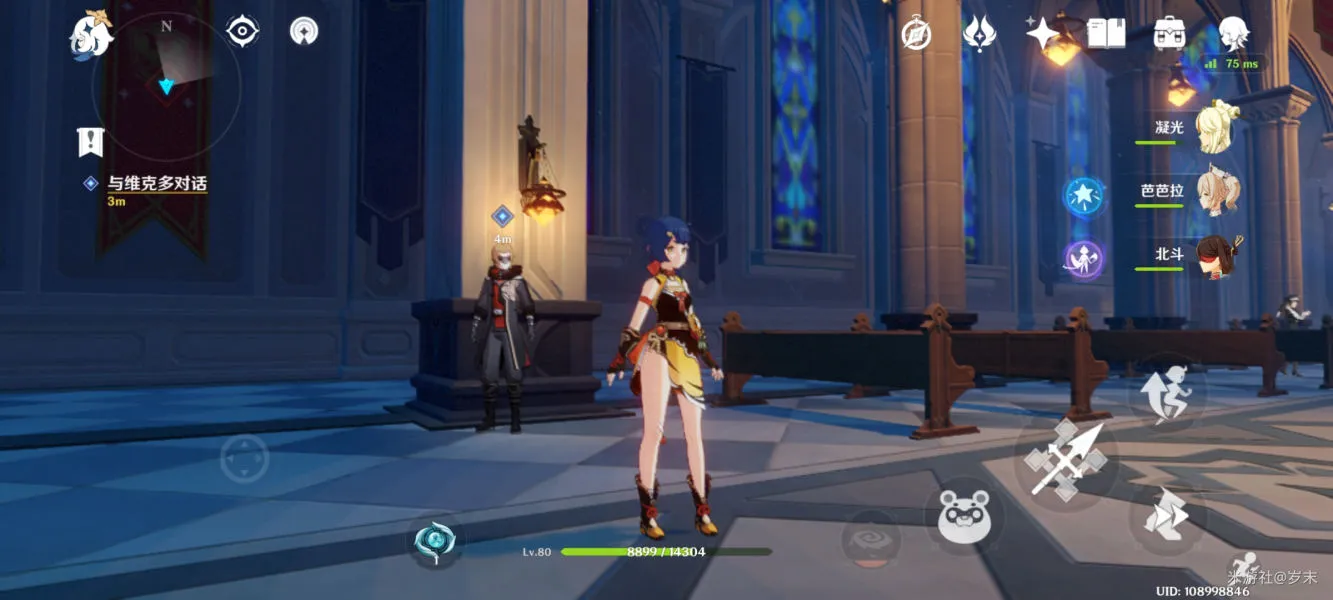1333x600 pixels.
Task: Tap the spear normal attack button
Action: point(1066,461)
